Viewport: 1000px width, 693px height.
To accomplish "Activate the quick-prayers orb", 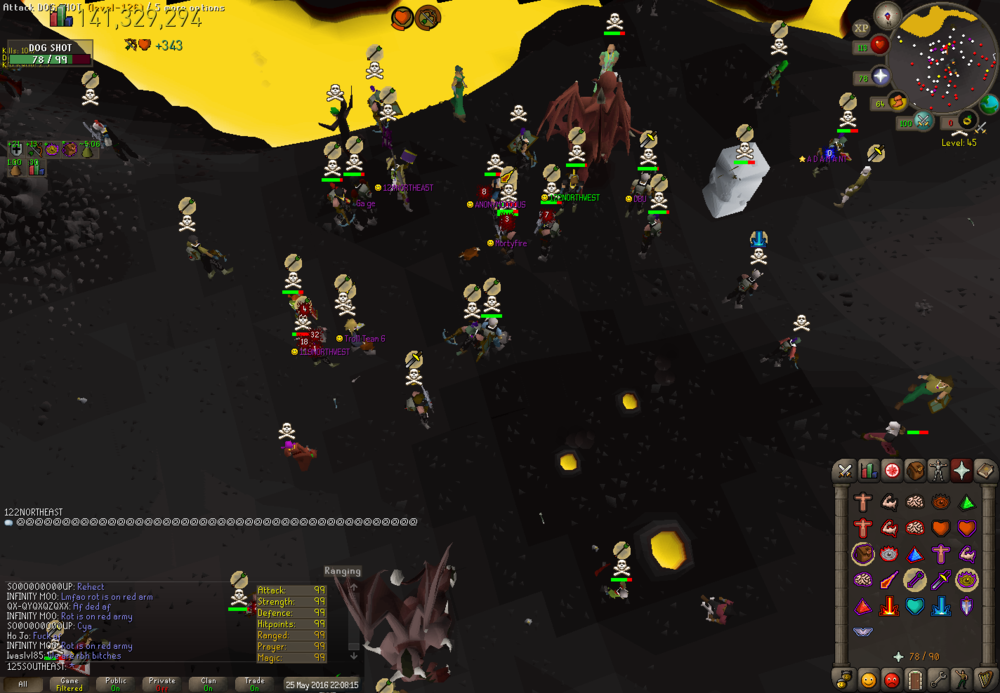I will coord(881,76).
